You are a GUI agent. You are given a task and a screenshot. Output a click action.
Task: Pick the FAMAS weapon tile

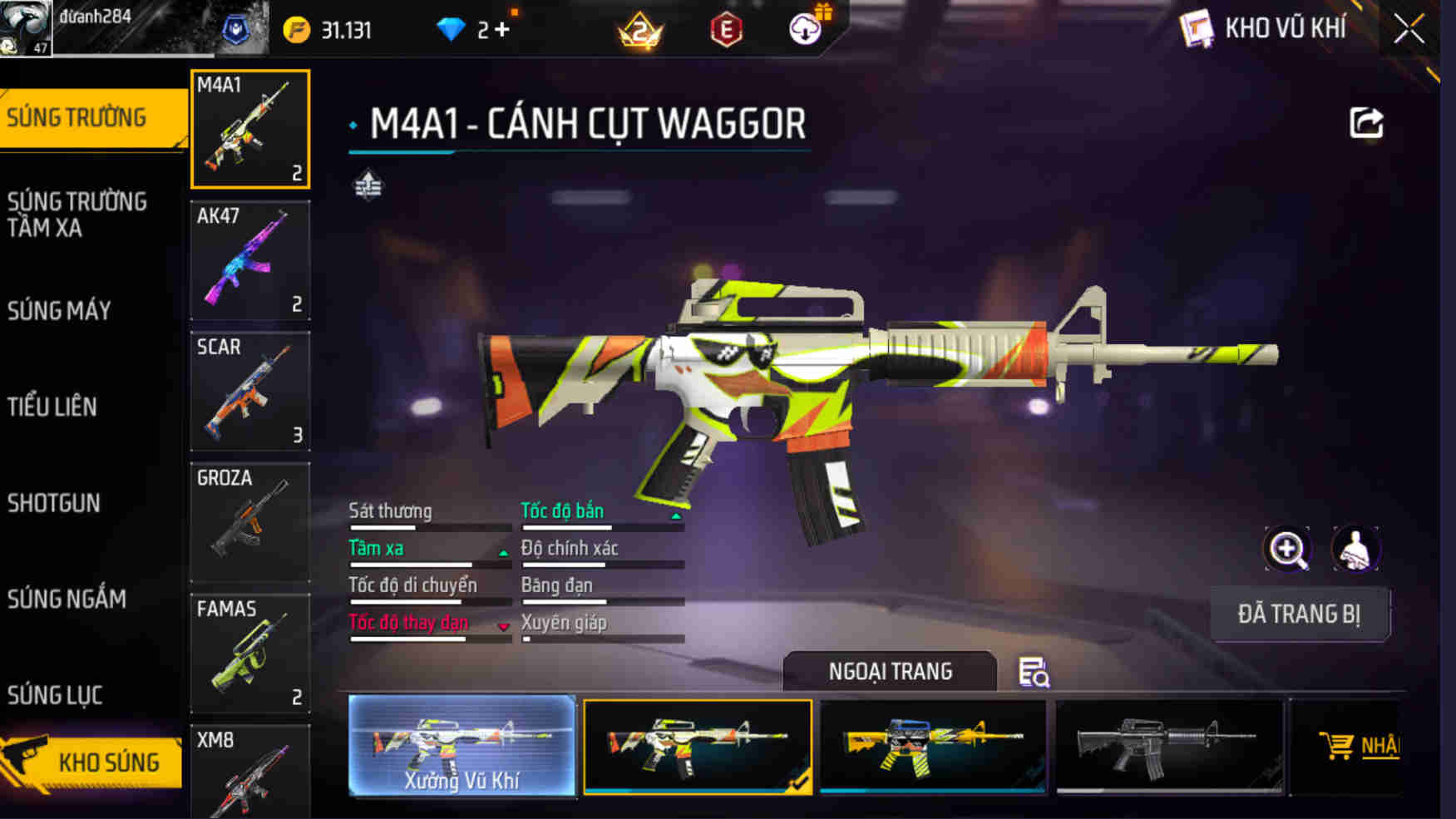click(x=250, y=653)
